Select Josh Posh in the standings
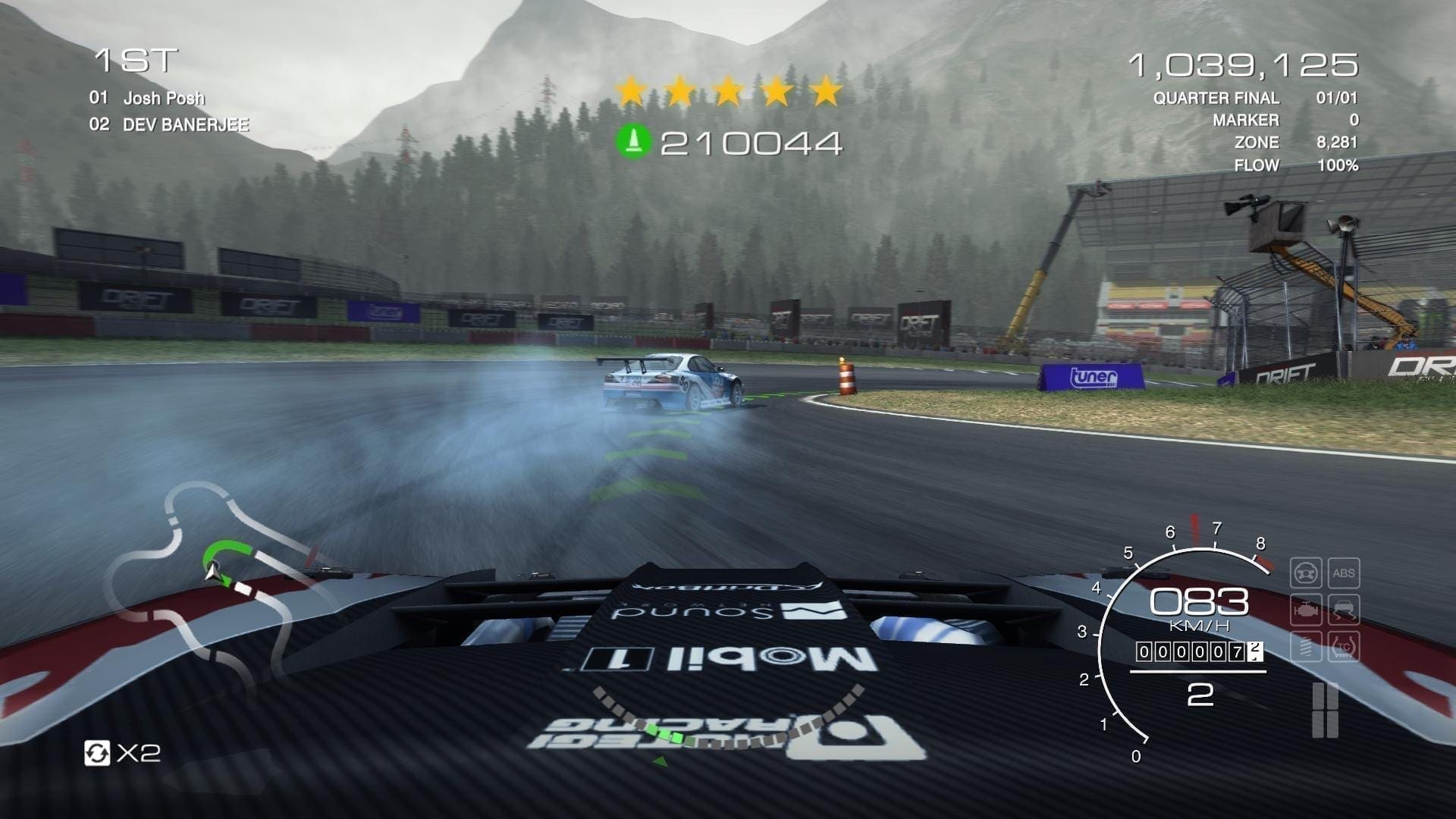 [163, 98]
